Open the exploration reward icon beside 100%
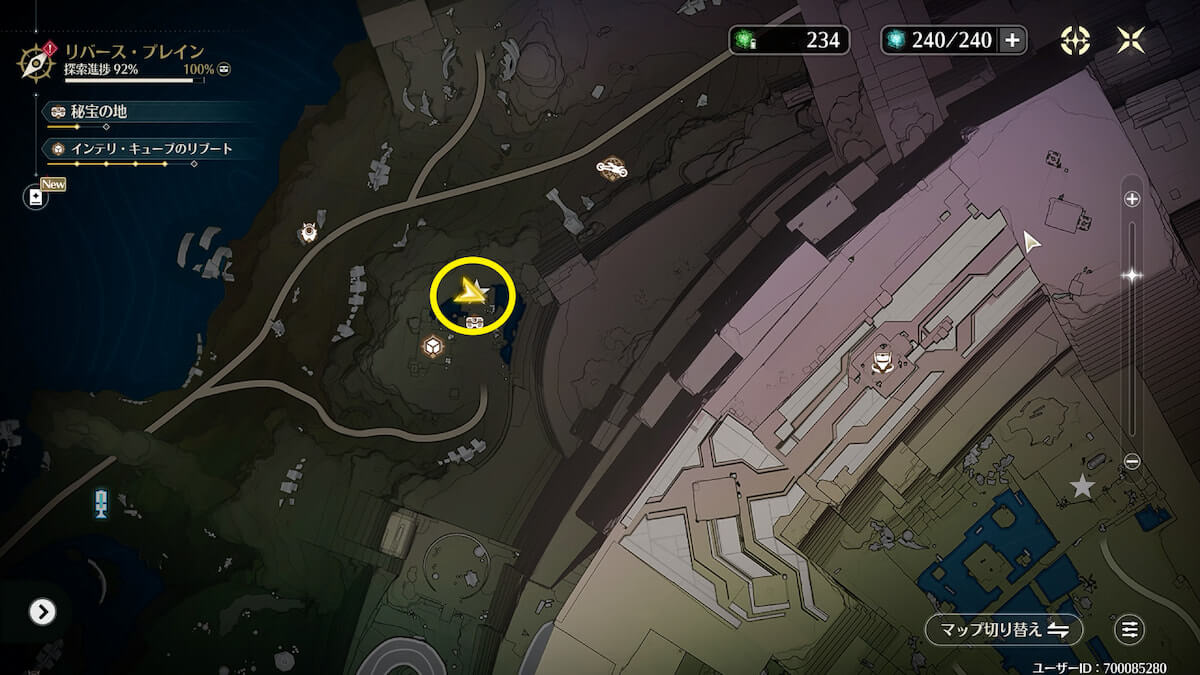Screen dimensions: 1200x675 tap(225, 69)
